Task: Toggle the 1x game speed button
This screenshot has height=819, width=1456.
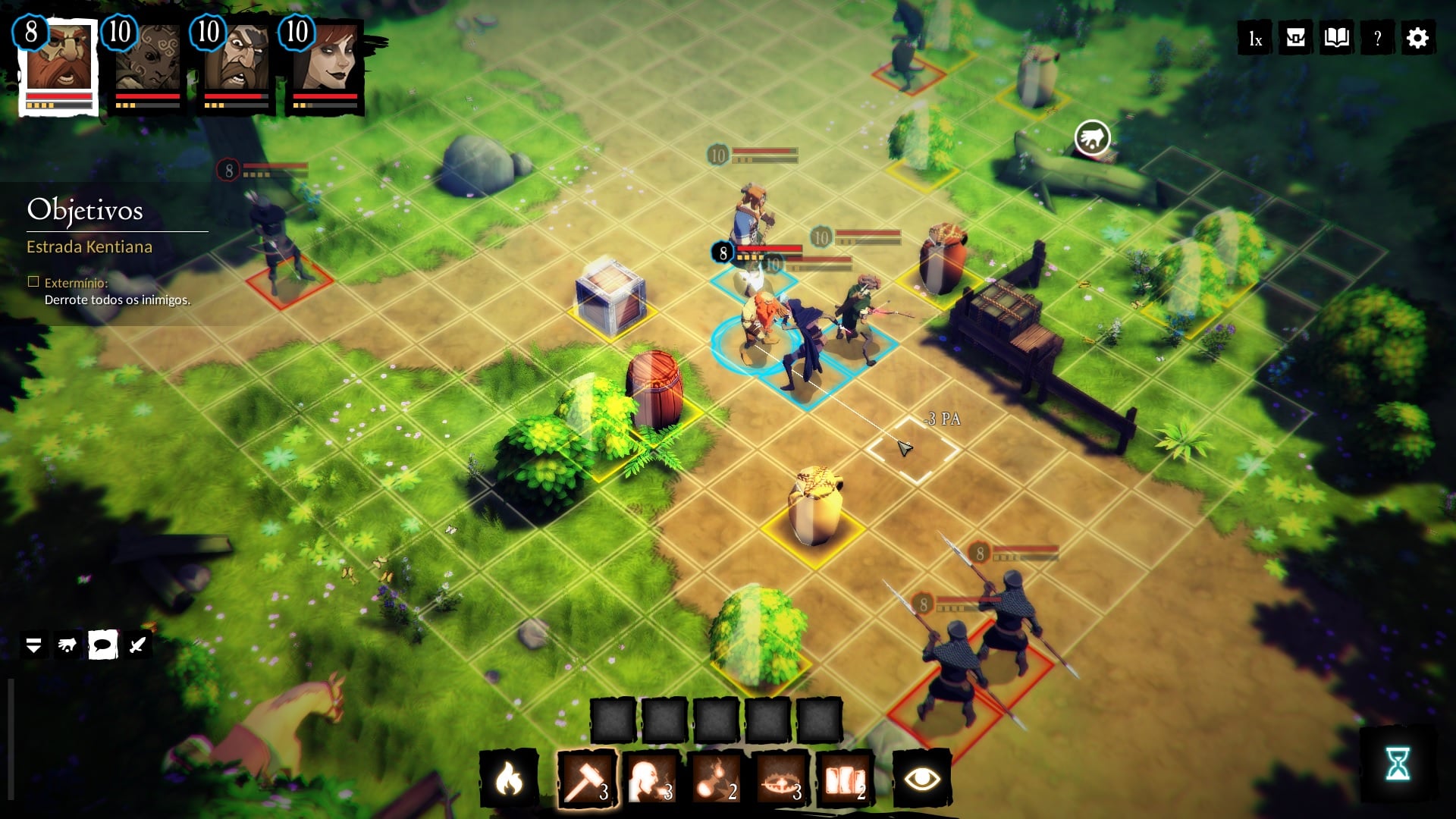Action: coord(1255,39)
